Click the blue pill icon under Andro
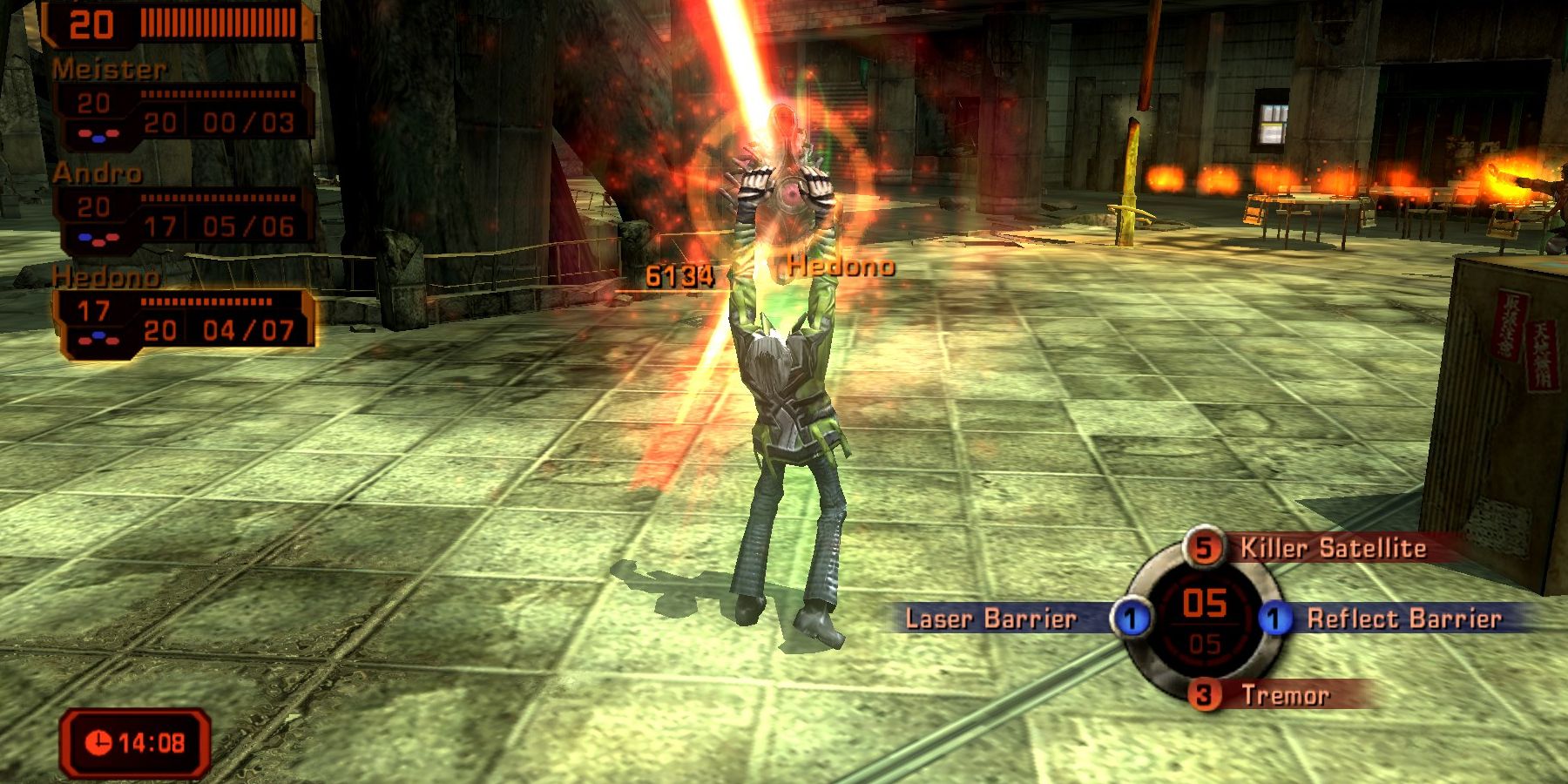 pos(84,236)
